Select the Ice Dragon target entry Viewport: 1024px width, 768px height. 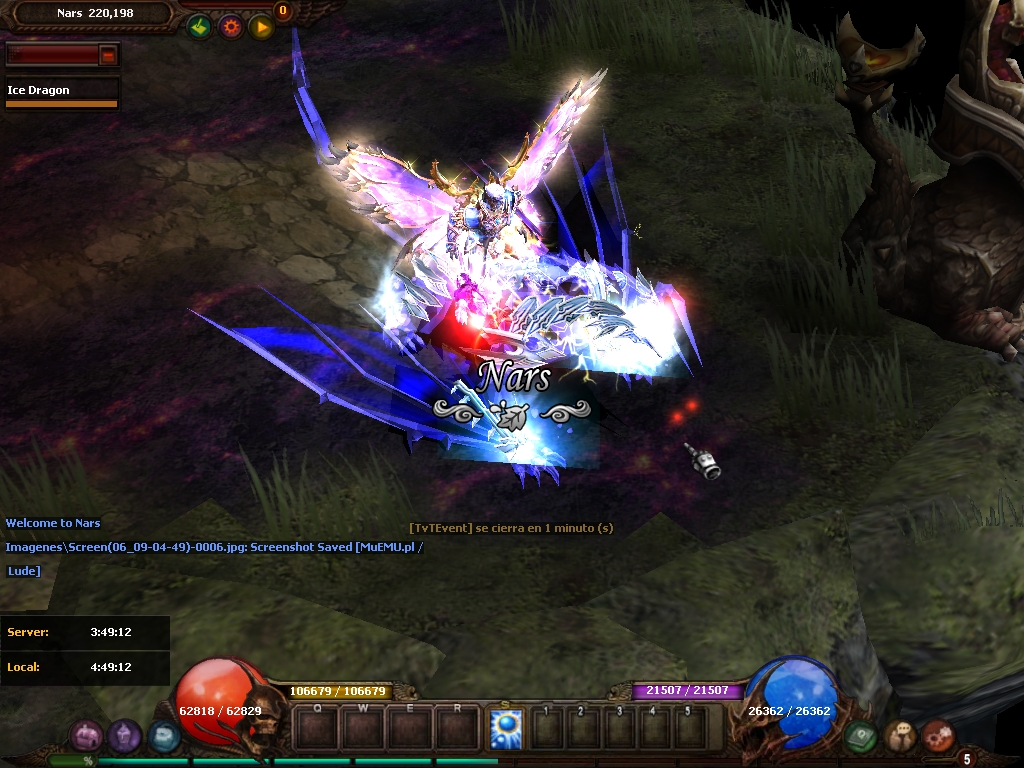pos(61,91)
